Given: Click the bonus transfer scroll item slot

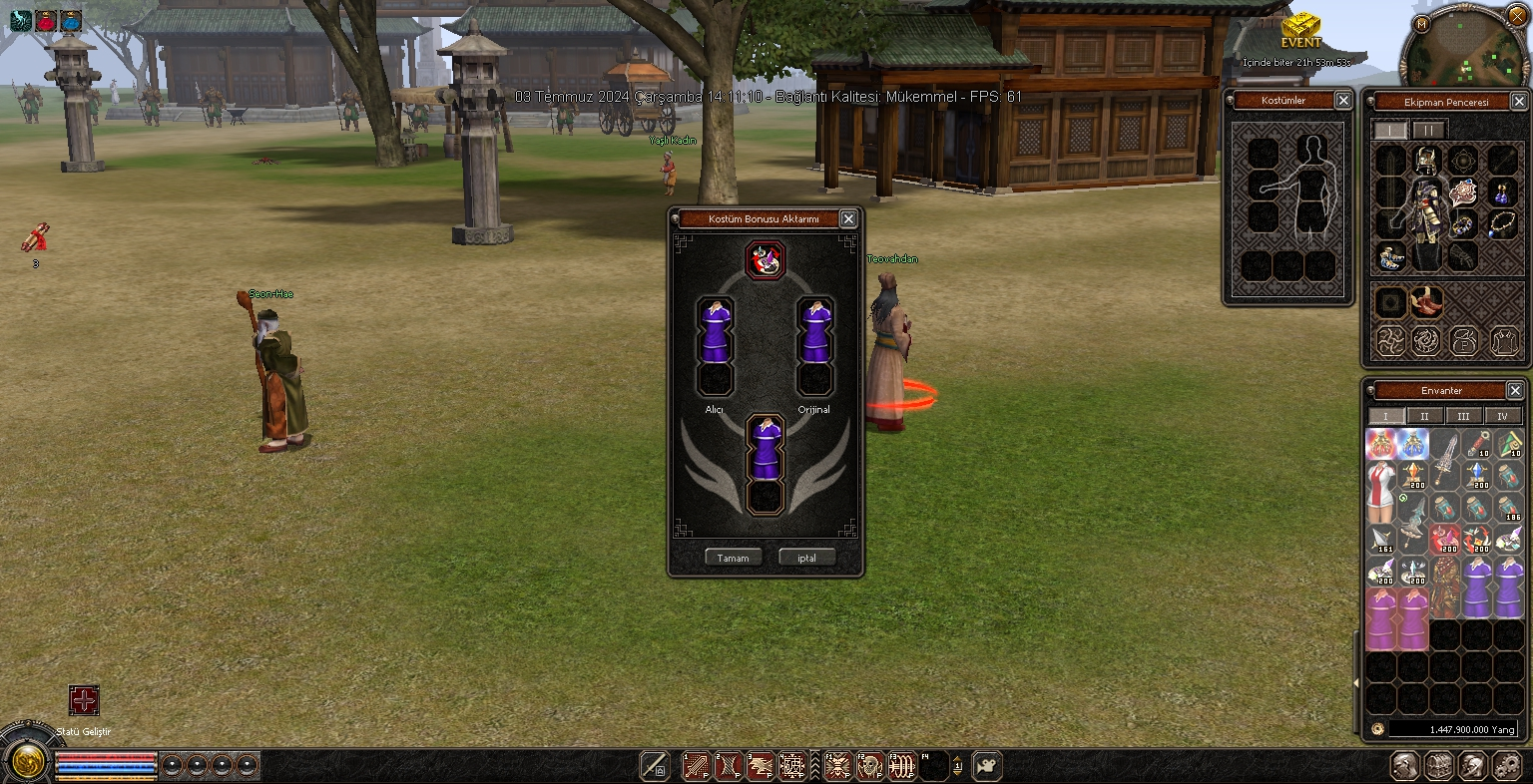Looking at the screenshot, I should pyautogui.click(x=766, y=260).
